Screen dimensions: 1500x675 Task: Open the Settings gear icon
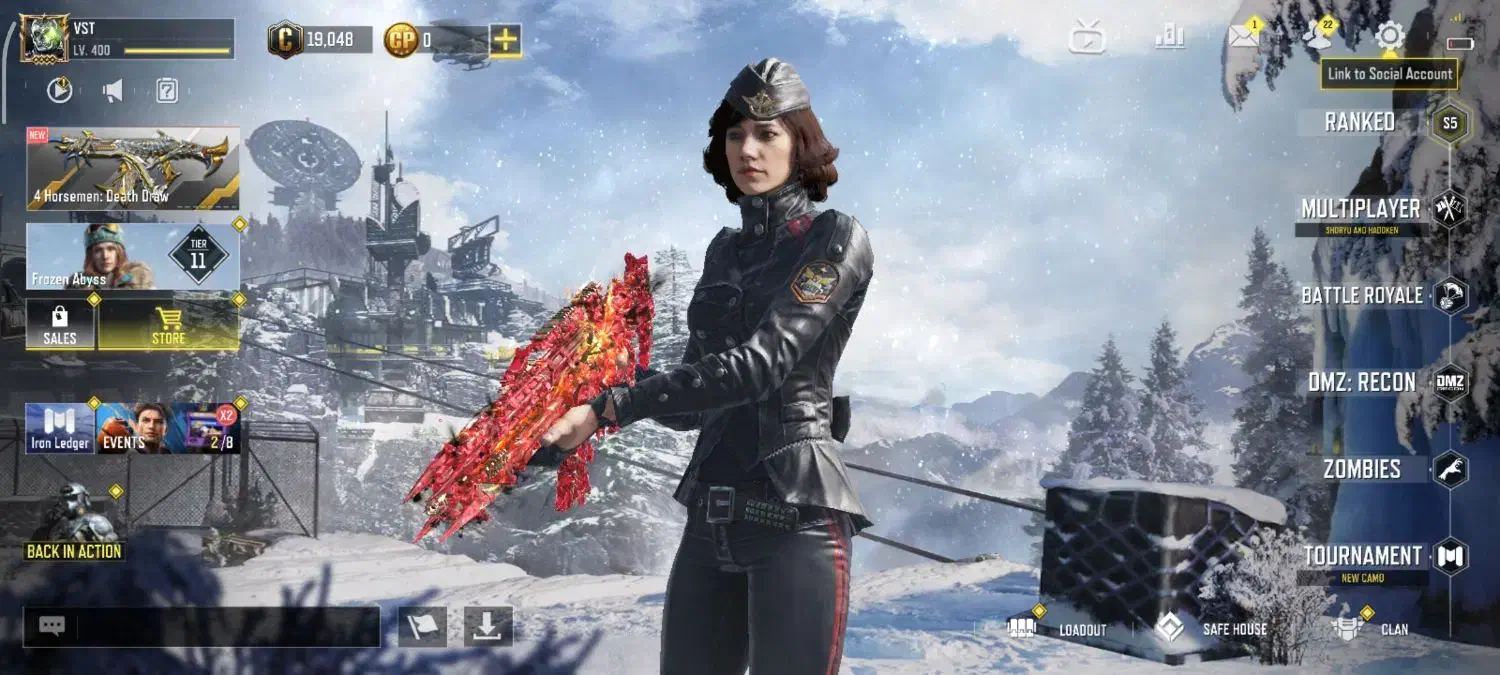[x=1389, y=37]
